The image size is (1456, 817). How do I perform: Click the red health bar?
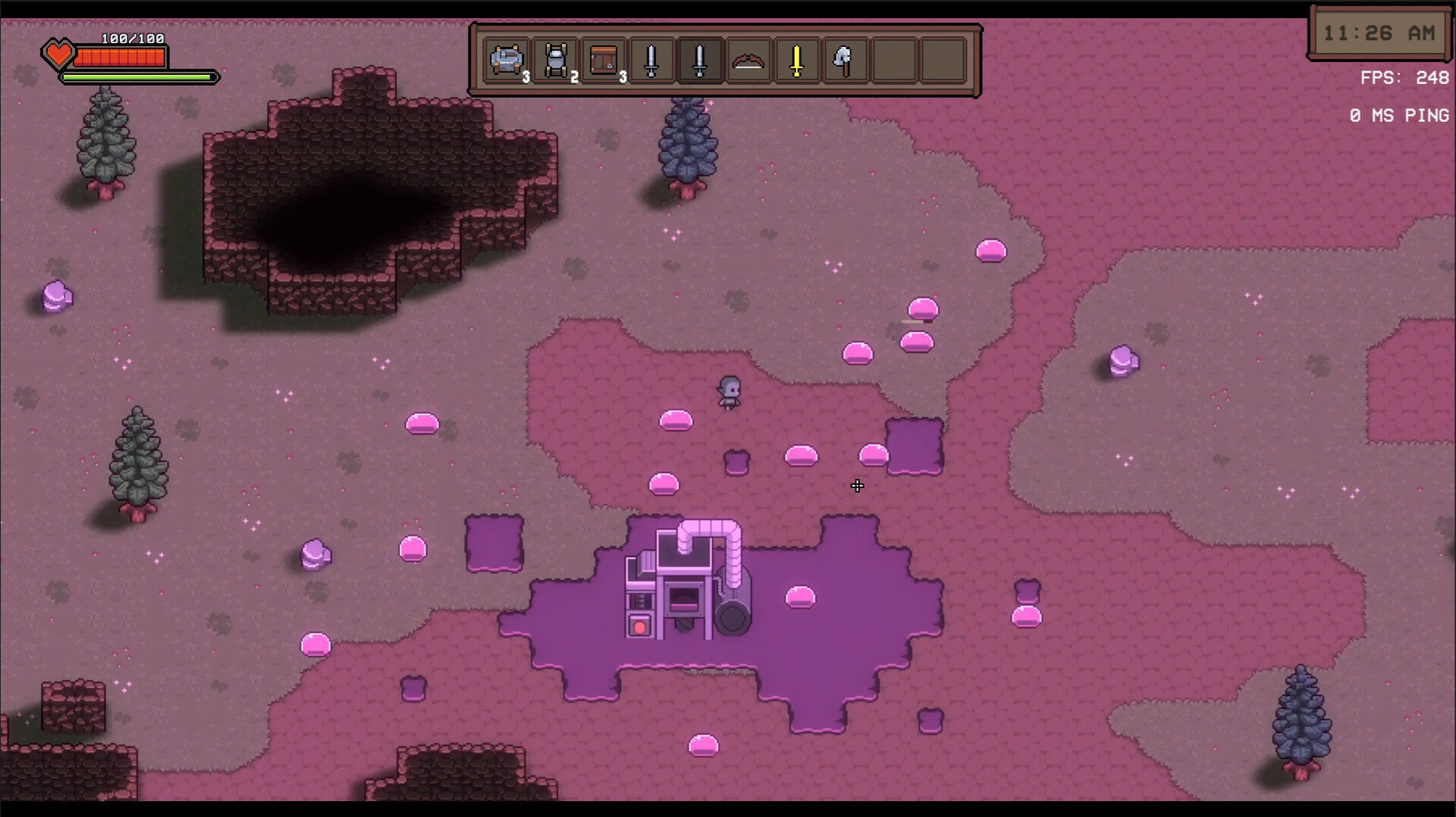pos(121,57)
